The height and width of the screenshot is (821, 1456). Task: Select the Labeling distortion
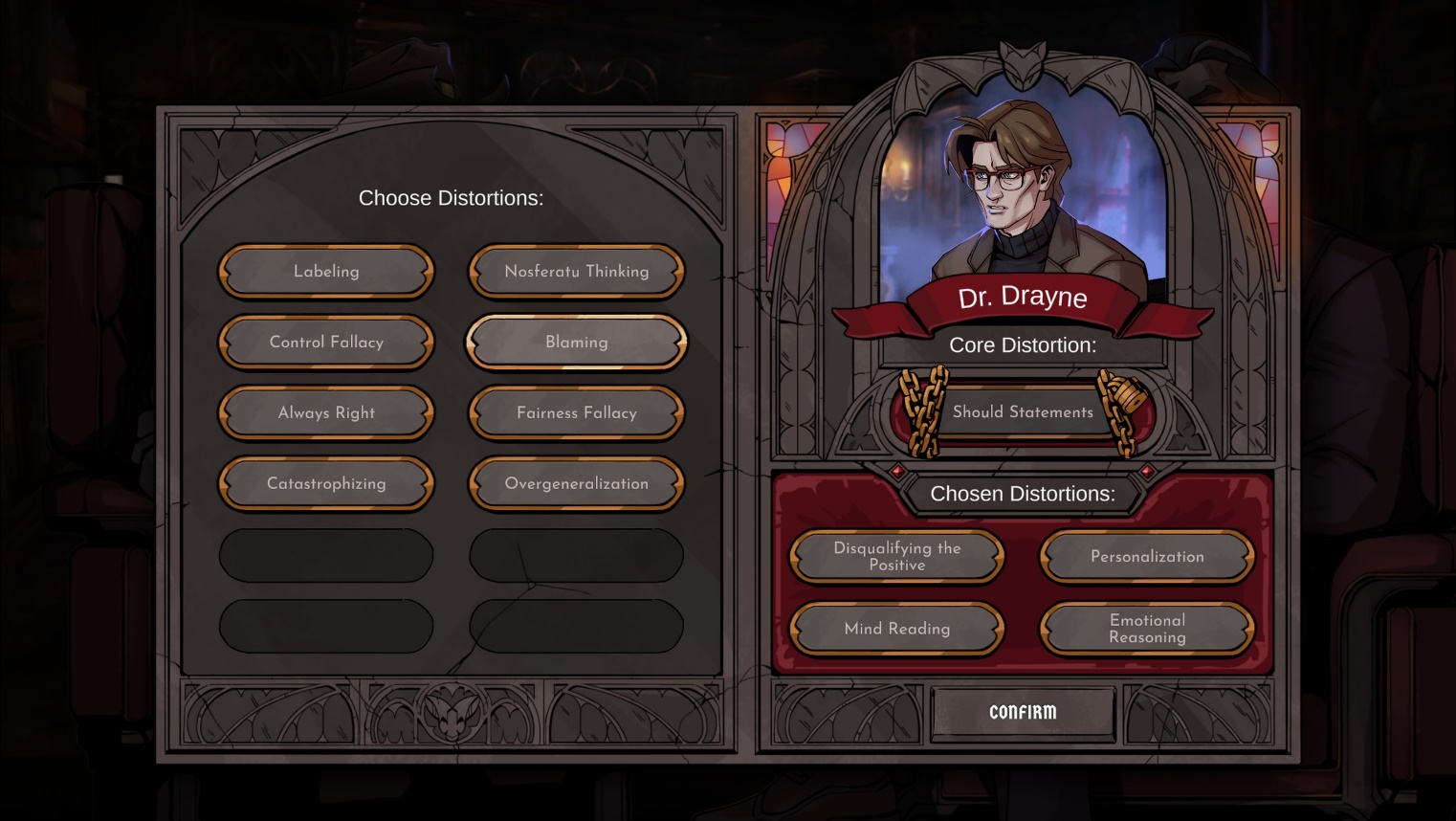coord(326,272)
